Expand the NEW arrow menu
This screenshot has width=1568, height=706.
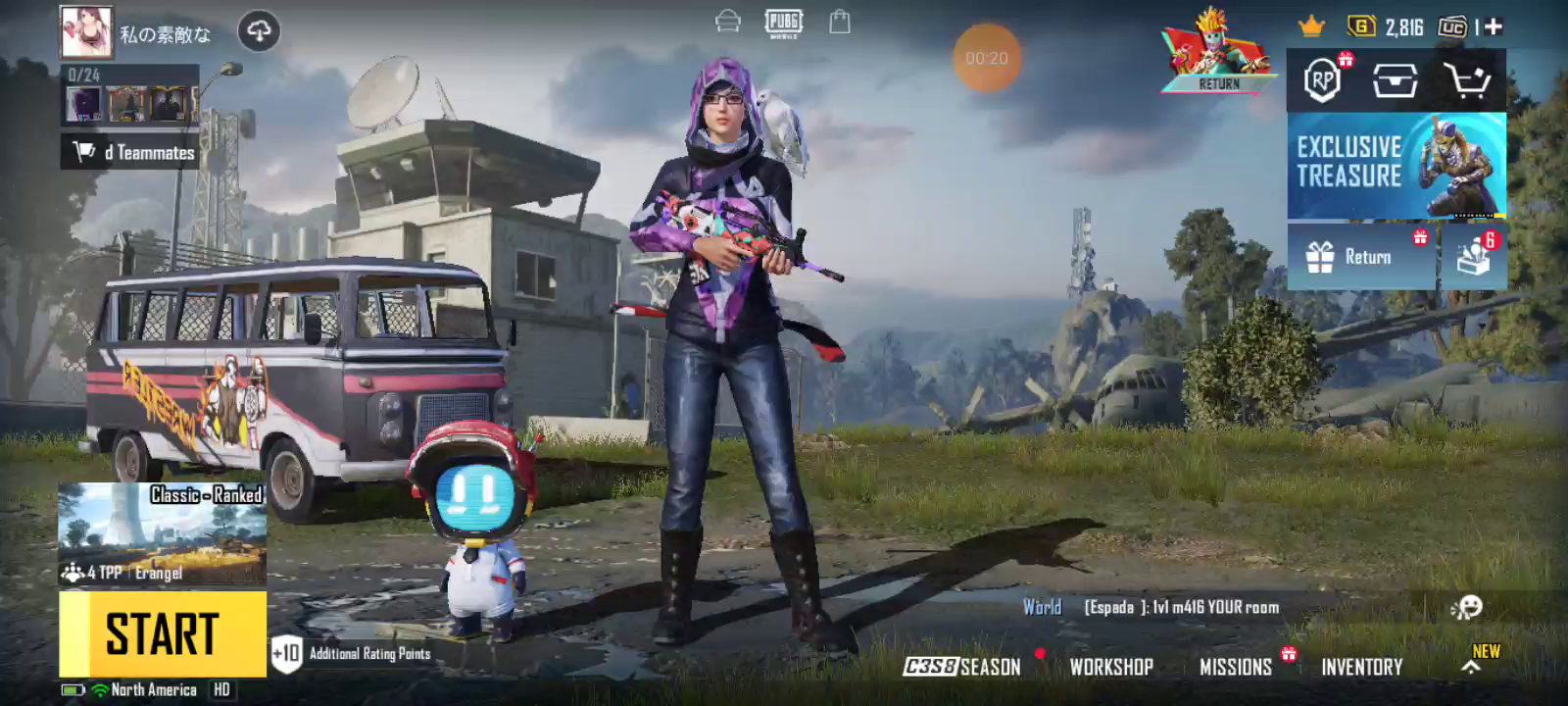1472,667
